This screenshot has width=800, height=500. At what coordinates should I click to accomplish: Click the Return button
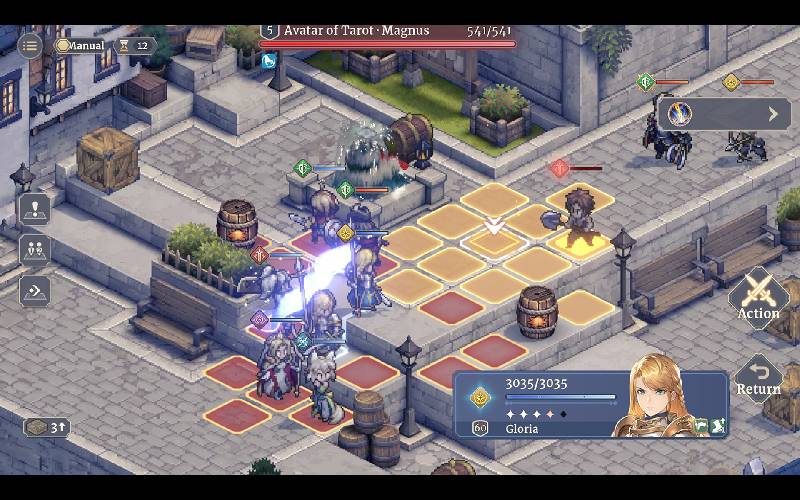pos(758,378)
